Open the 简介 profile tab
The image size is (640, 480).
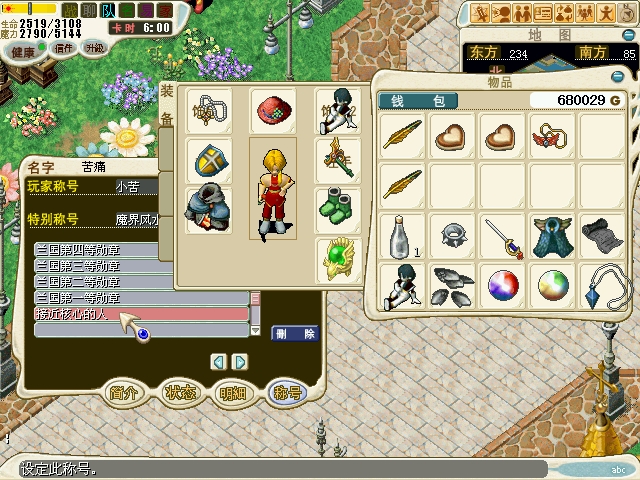[125, 392]
